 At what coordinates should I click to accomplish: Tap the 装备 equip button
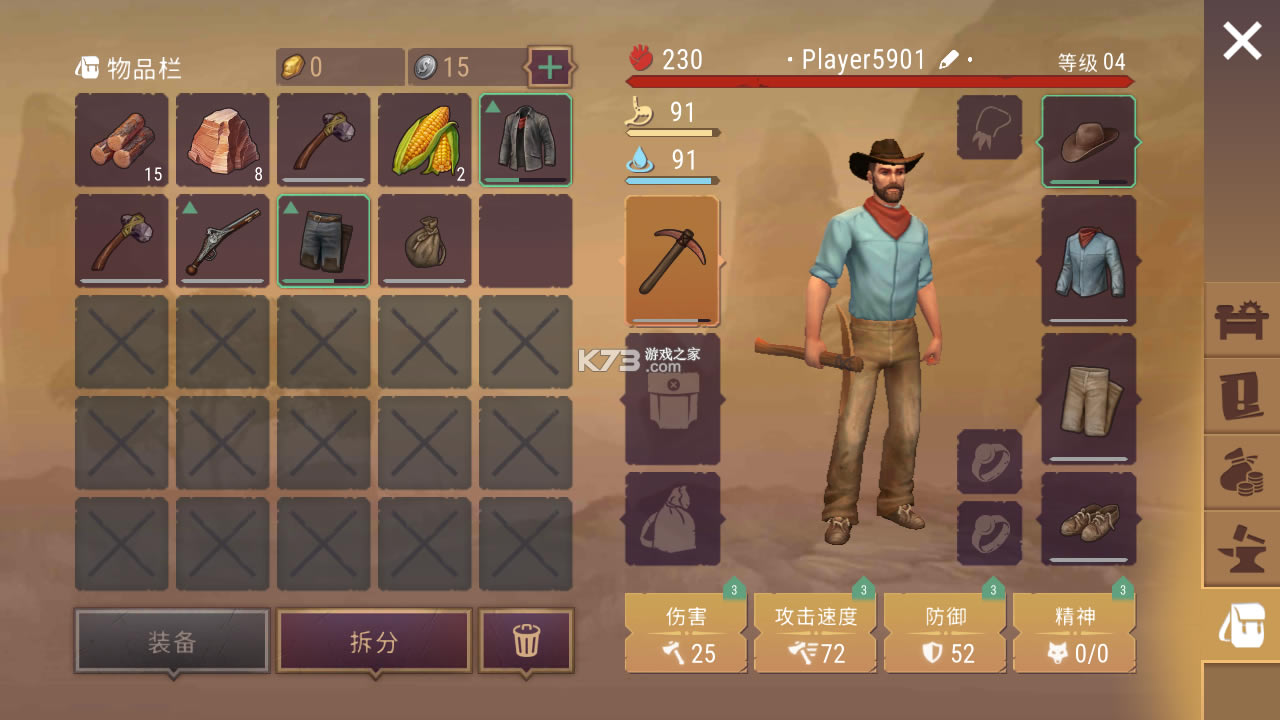pyautogui.click(x=172, y=640)
